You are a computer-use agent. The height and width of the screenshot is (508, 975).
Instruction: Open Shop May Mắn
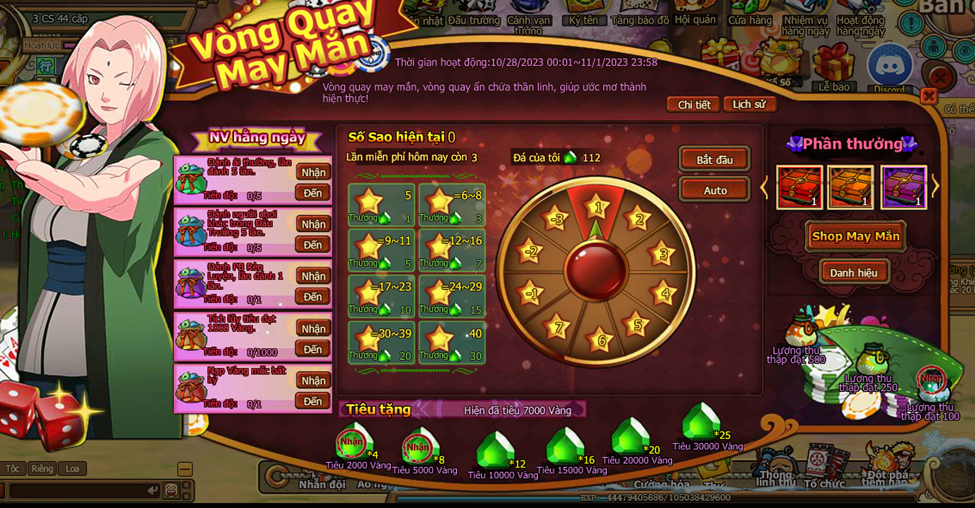855,236
